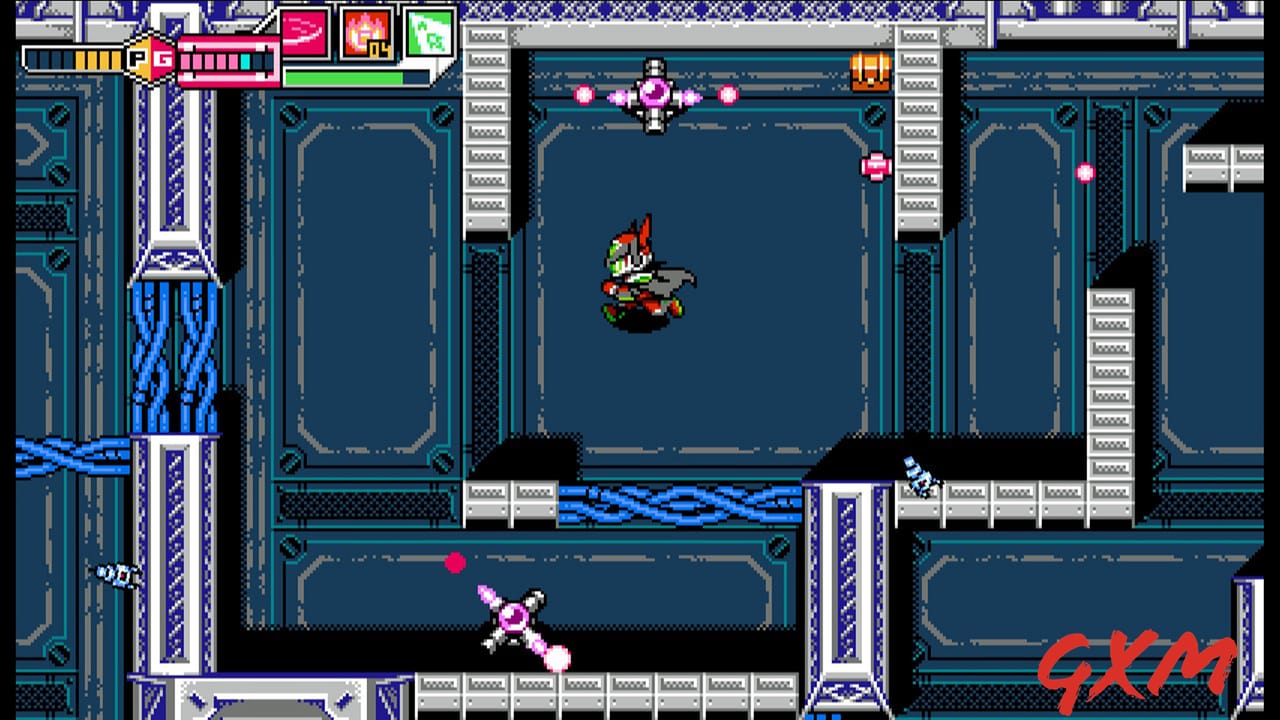Click the PG emblem on the gauge
This screenshot has height=720, width=1280.
click(148, 60)
